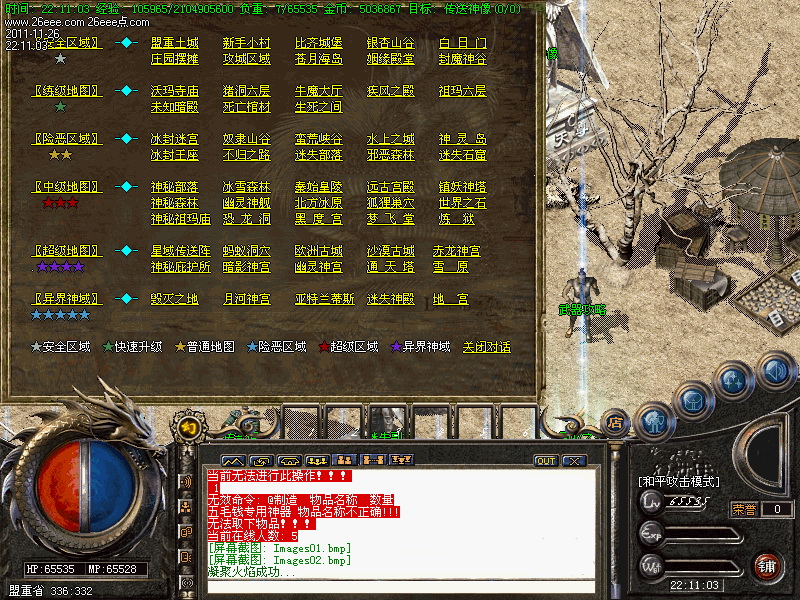
Task: Click the OUT button on chat bar
Action: pyautogui.click(x=545, y=461)
